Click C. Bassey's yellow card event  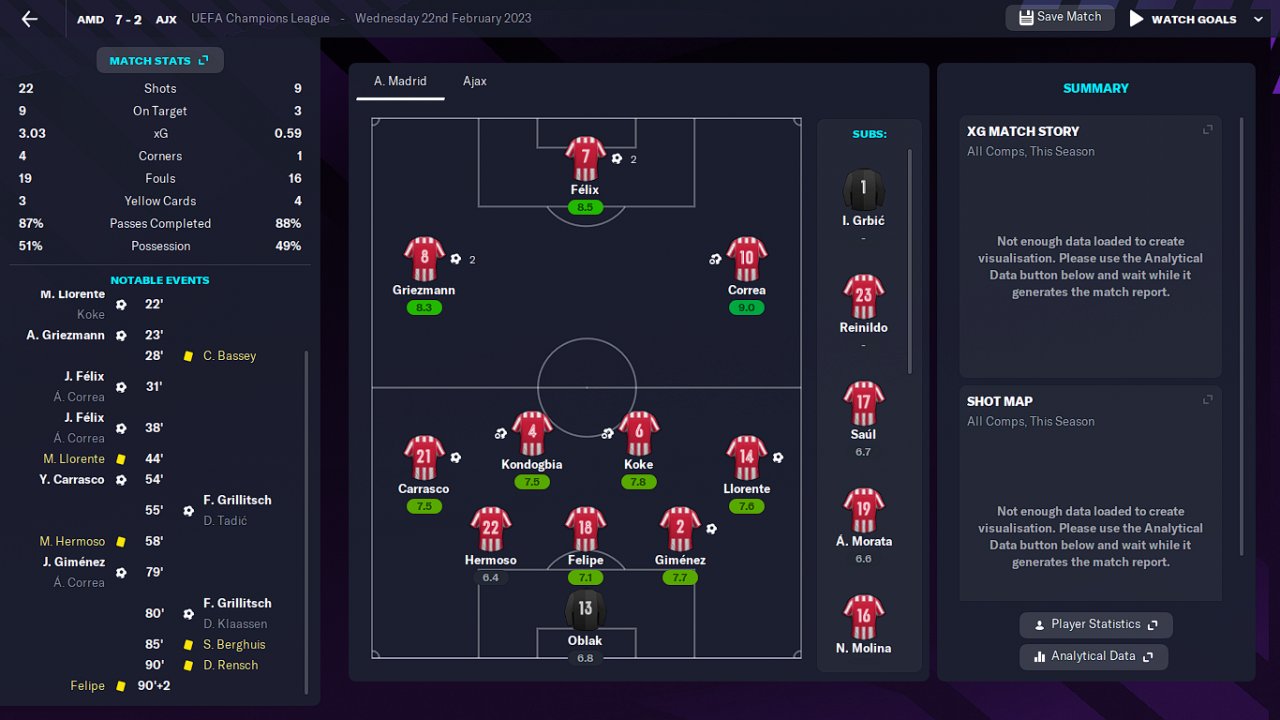[x=229, y=356]
